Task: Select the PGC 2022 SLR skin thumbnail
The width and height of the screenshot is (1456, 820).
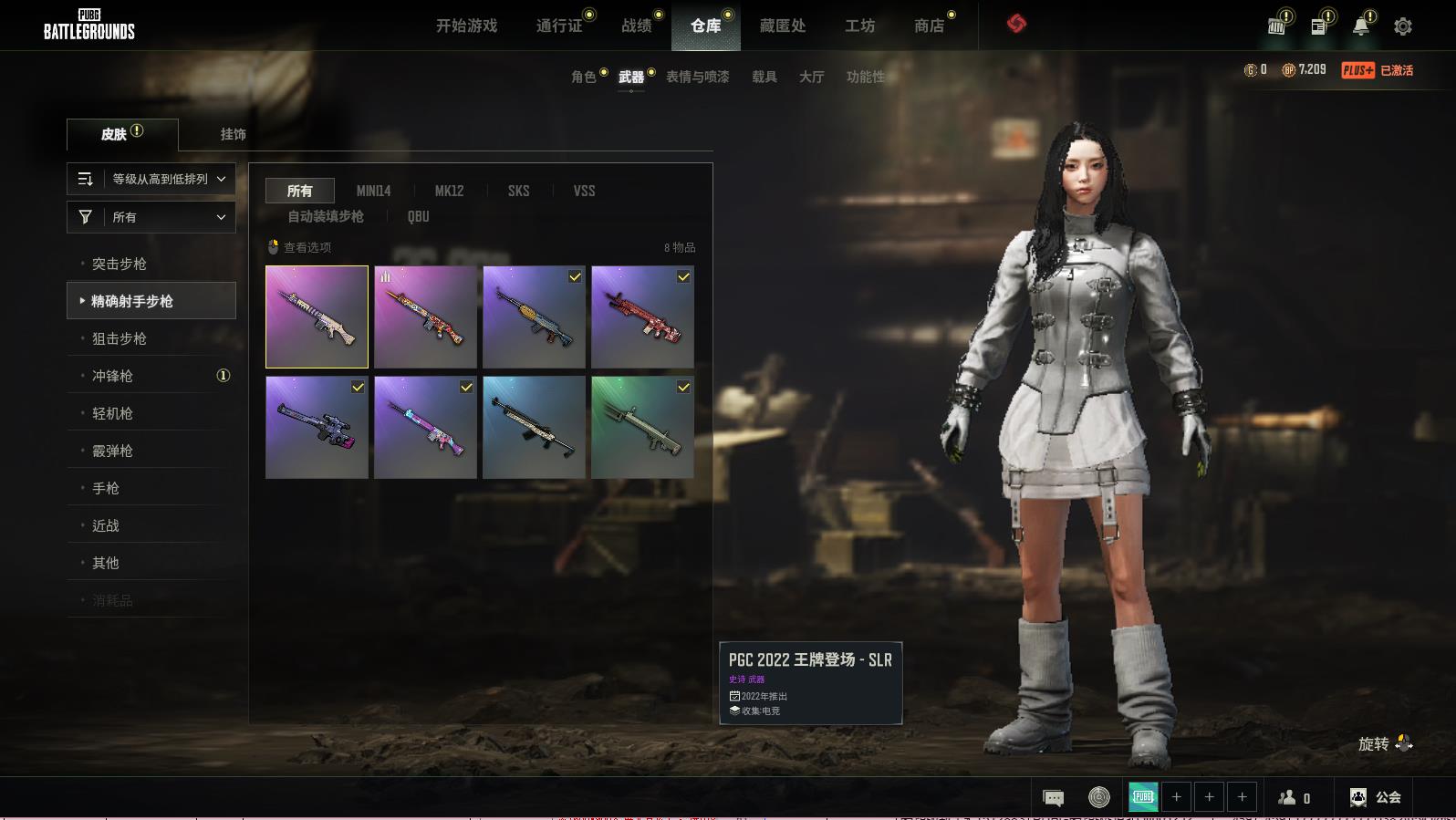Action: coord(317,317)
